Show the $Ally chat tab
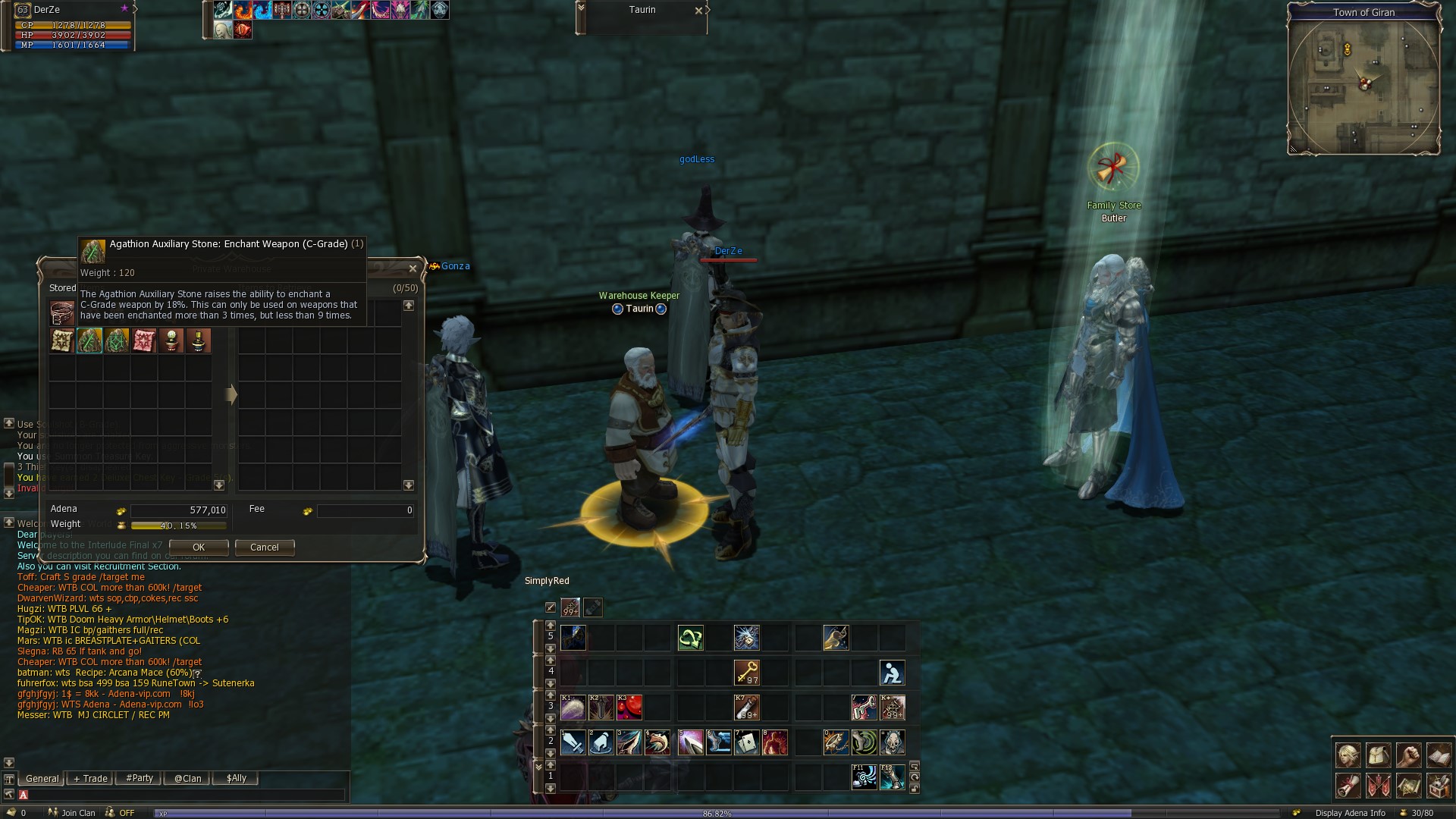Viewport: 1456px width, 819px height. point(236,778)
